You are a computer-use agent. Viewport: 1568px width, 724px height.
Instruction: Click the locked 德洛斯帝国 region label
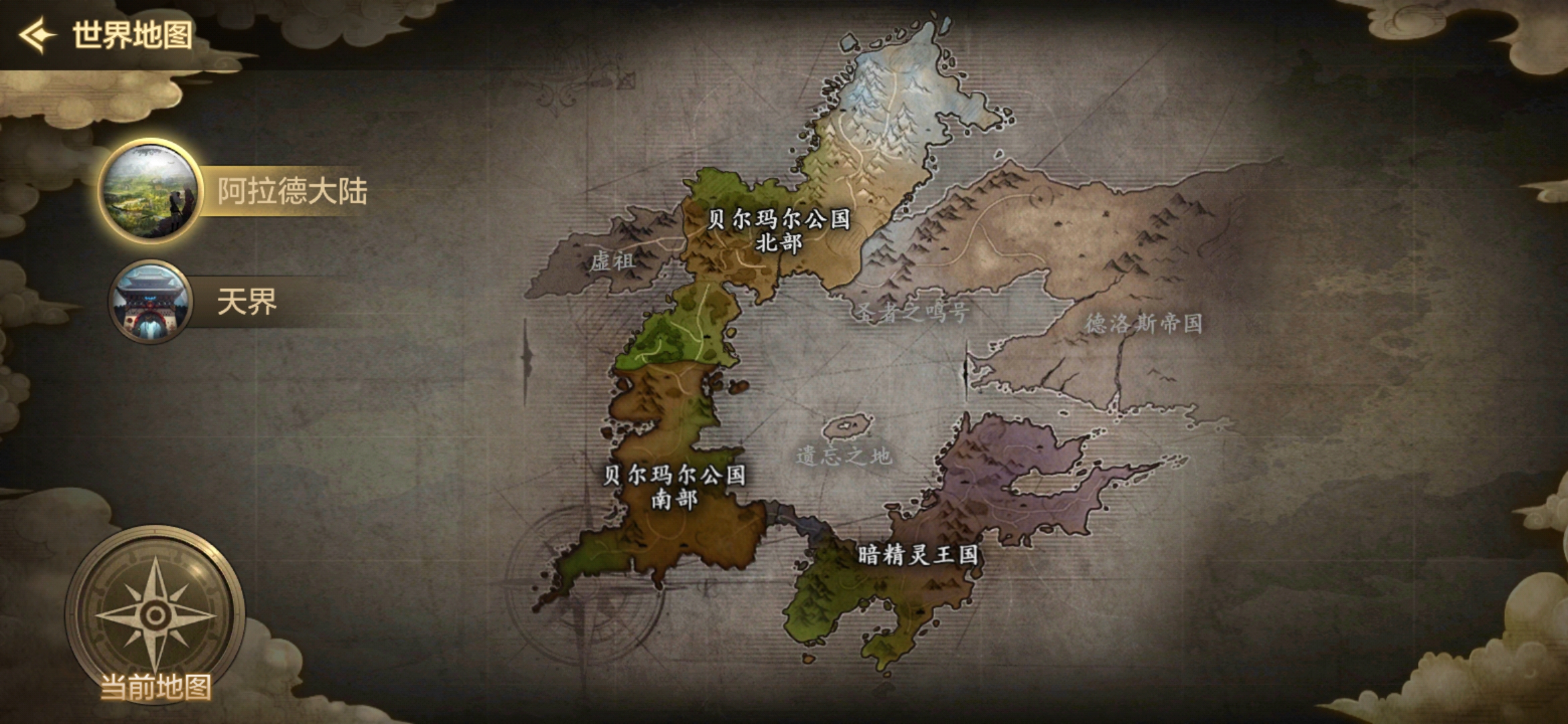coord(1143,324)
